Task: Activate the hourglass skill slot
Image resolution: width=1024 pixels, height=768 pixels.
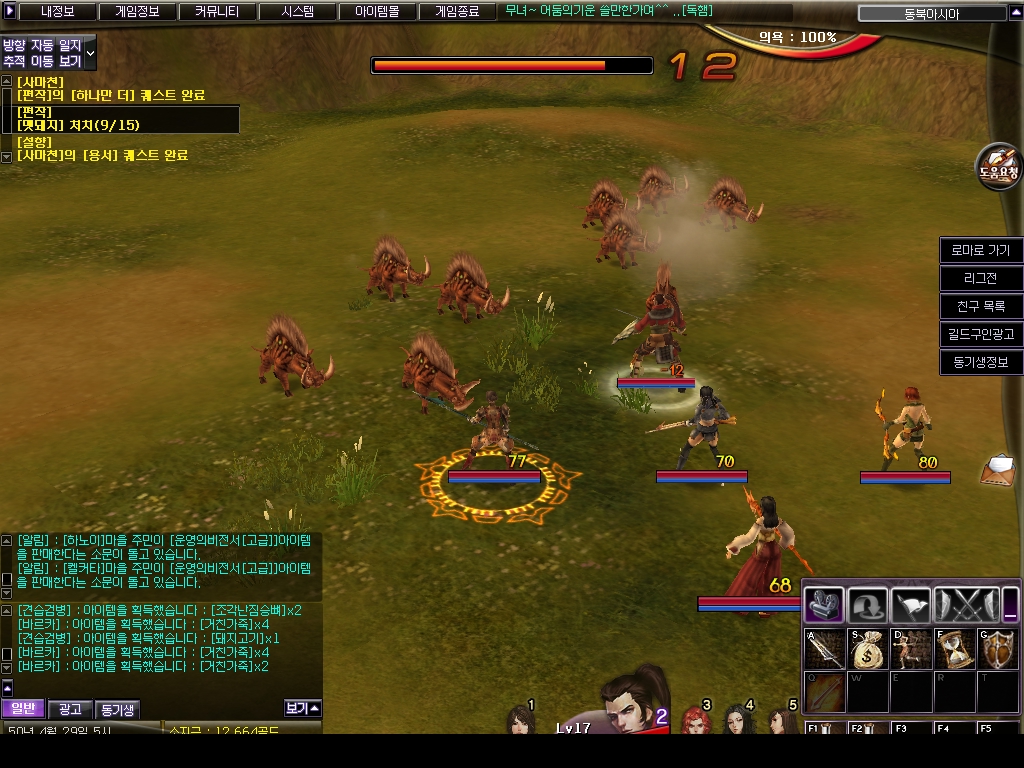Action: [954, 649]
